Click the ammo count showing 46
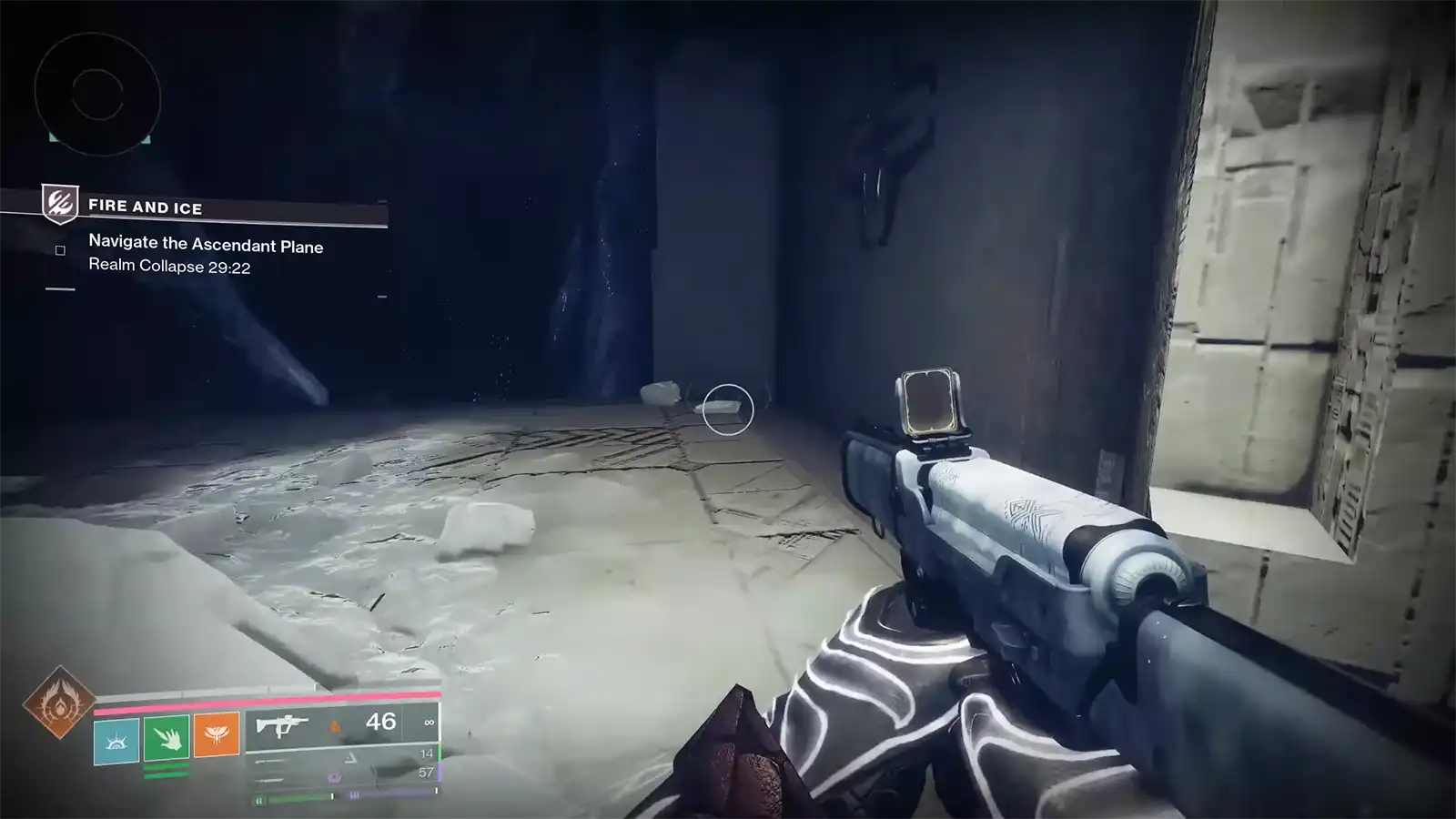This screenshot has width=1456, height=819. [x=380, y=721]
